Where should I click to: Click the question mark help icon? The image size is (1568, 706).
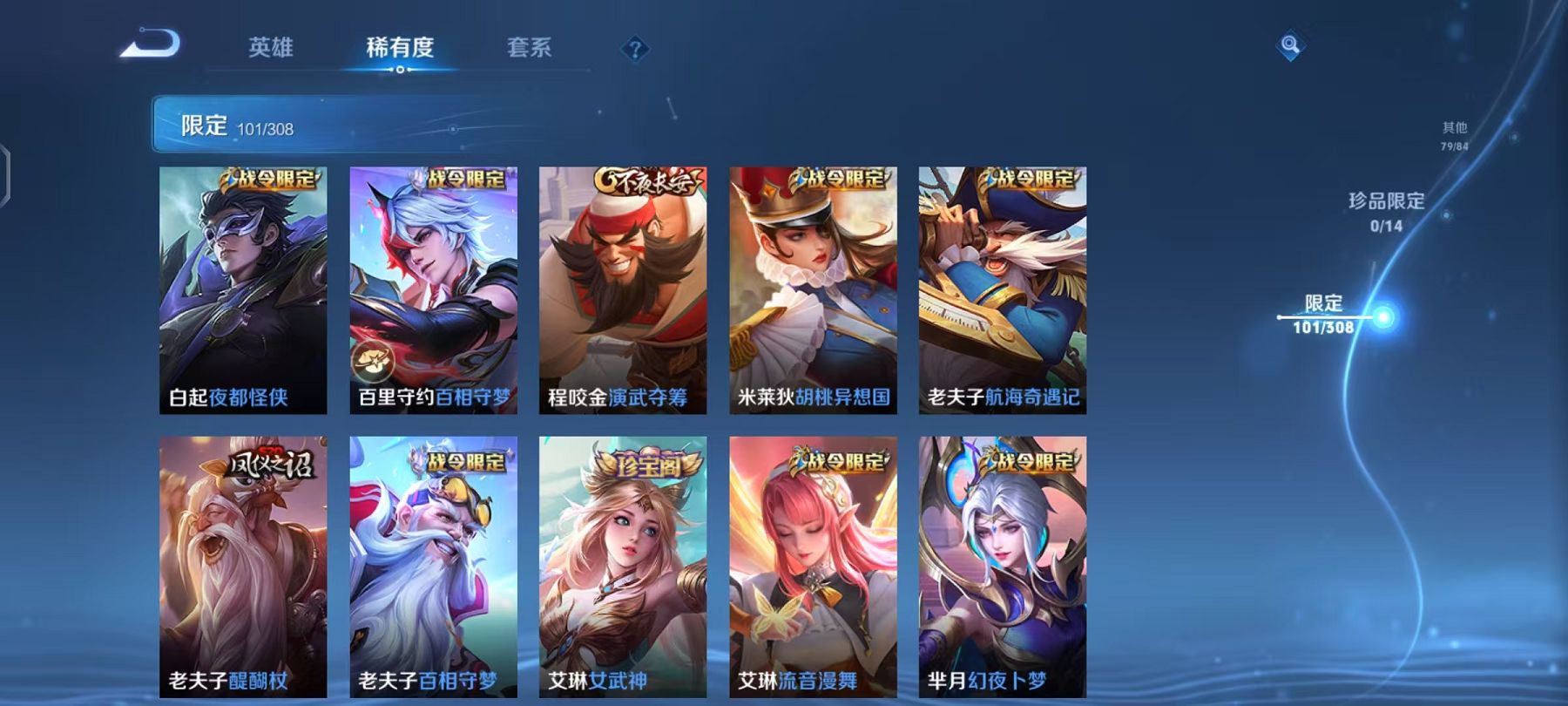[x=635, y=50]
